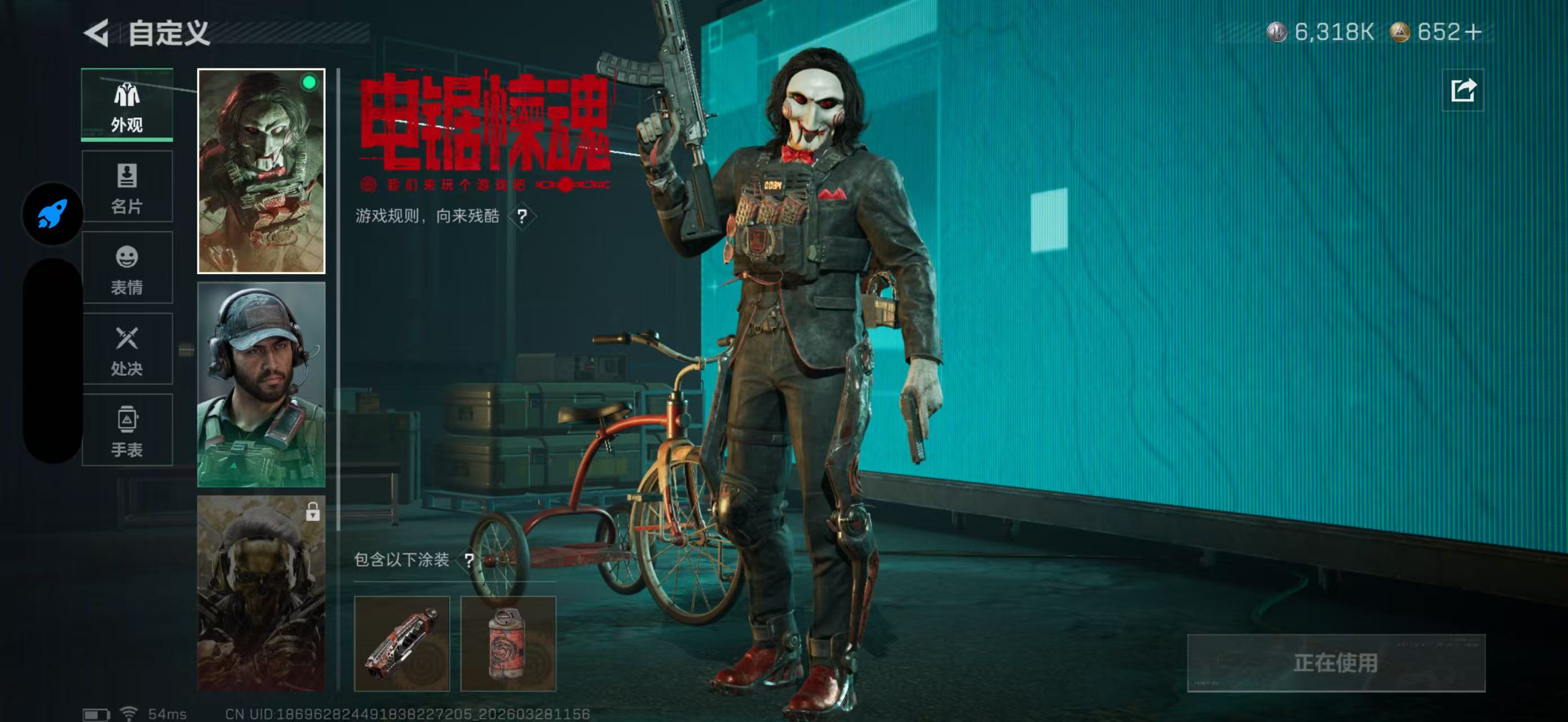Select the 手表 watch customization
1568x722 pixels.
[x=127, y=429]
